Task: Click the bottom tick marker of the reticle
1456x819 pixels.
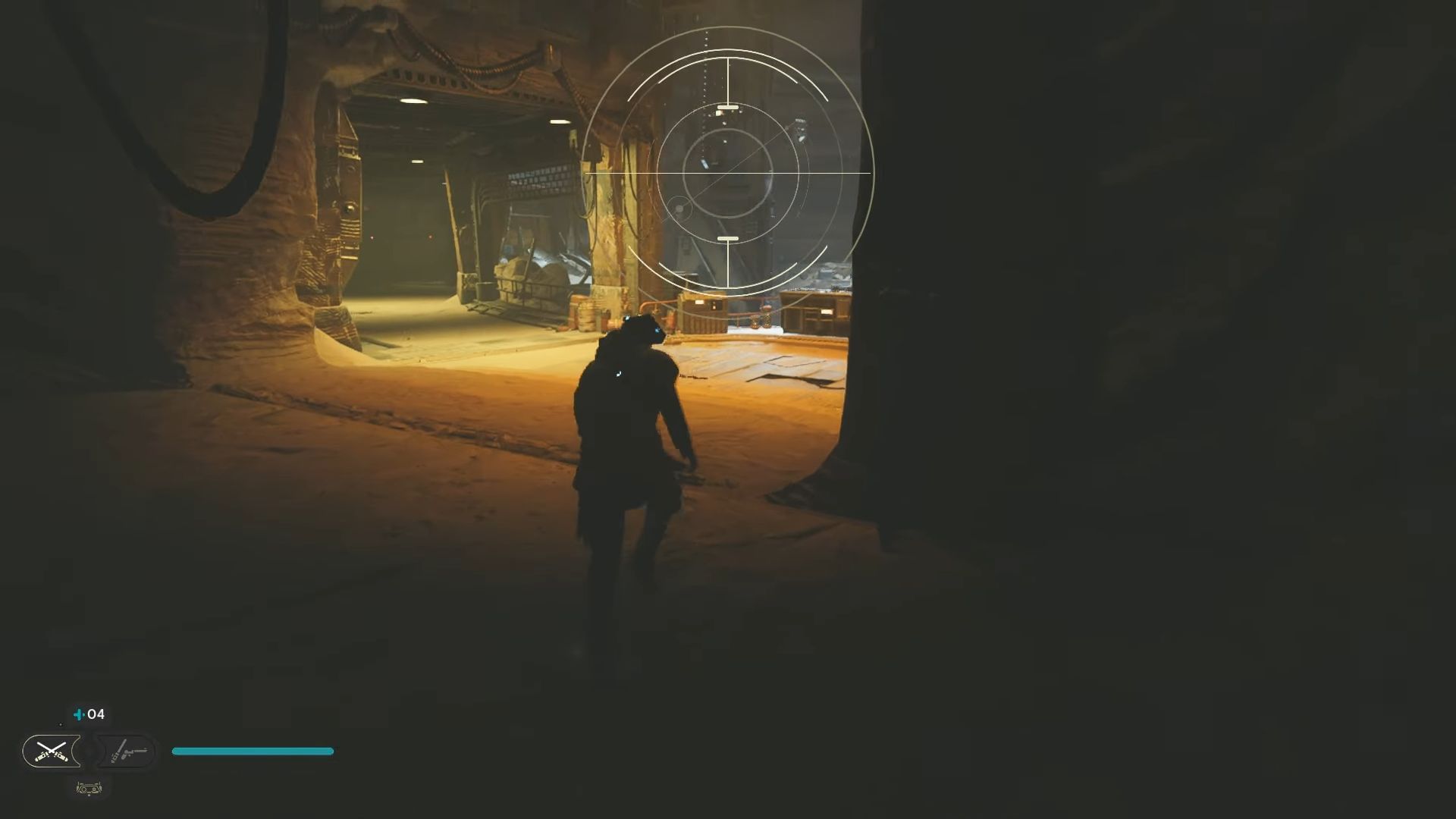Action: pyautogui.click(x=728, y=237)
